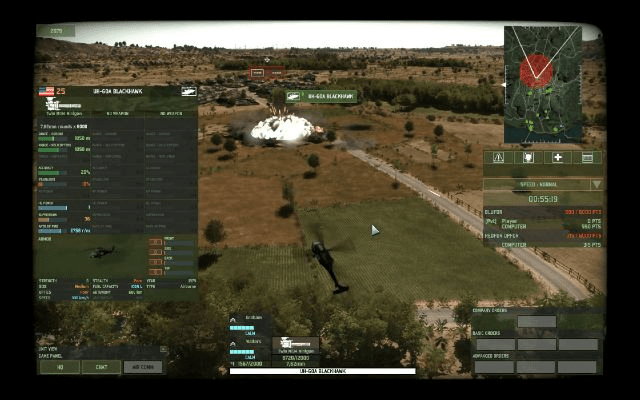Choose the CBAT button in game panel
640x400 pixels.
click(x=101, y=367)
